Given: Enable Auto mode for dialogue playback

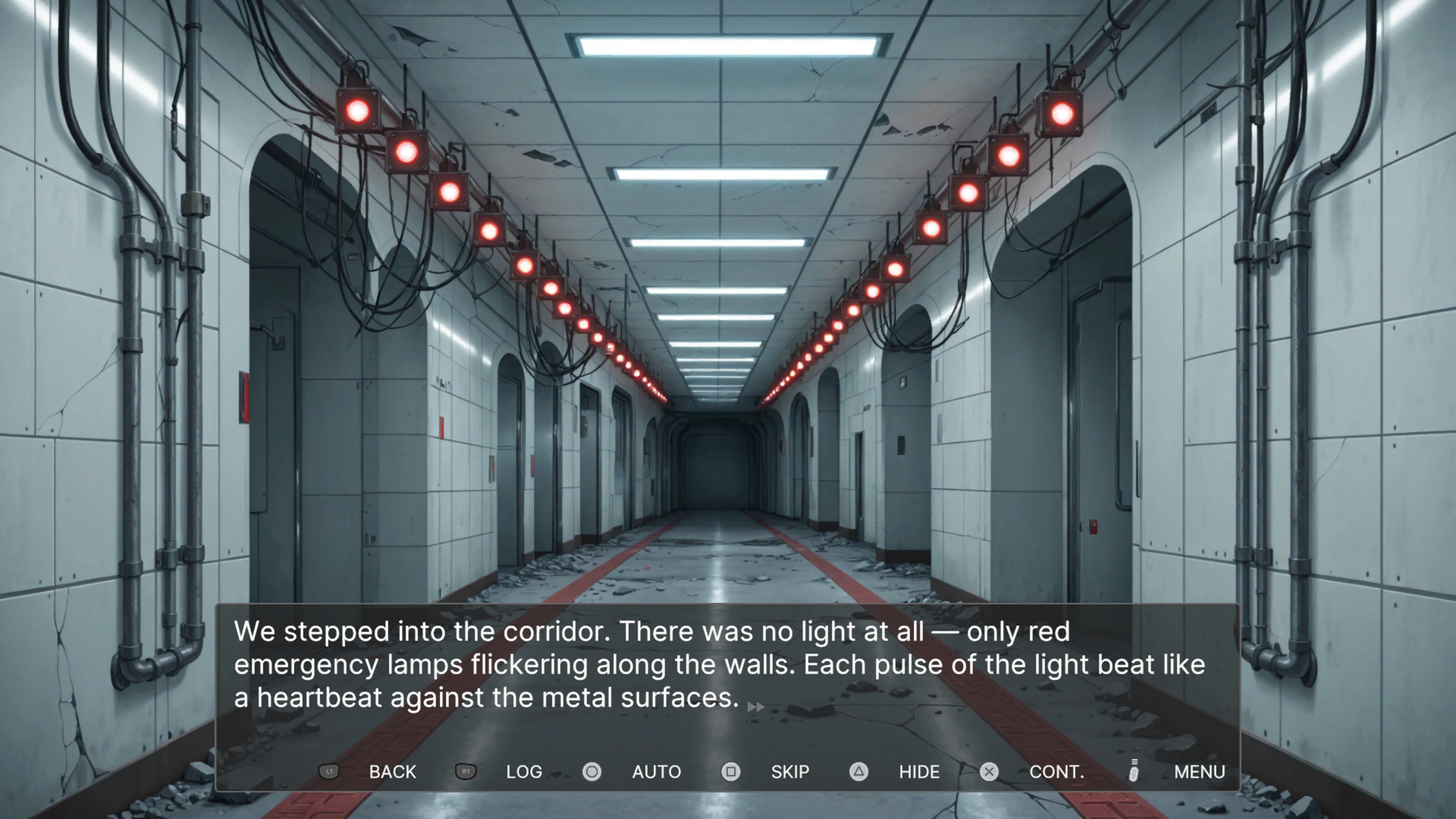Looking at the screenshot, I should tap(656, 772).
